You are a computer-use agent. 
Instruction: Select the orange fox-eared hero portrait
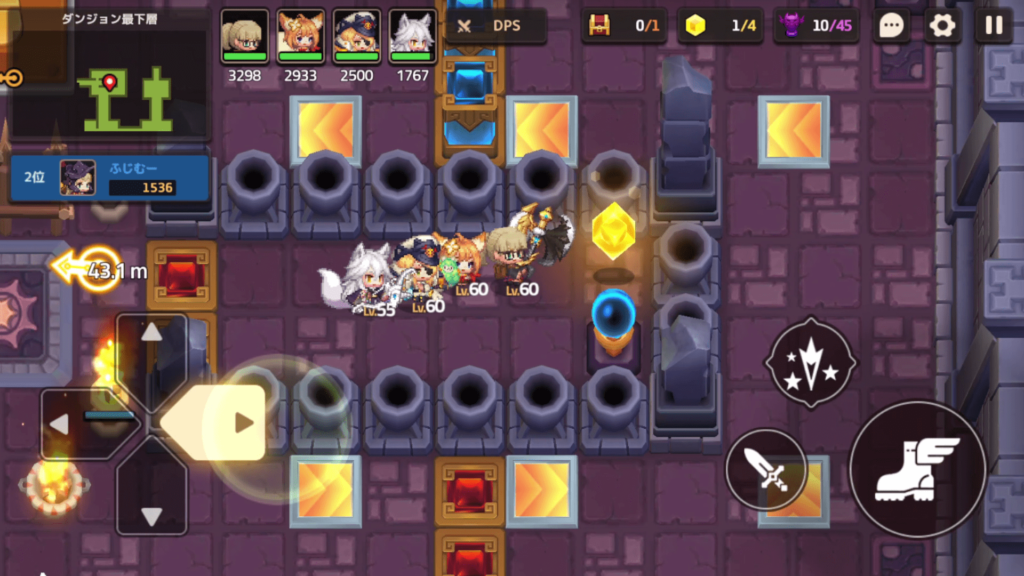click(x=300, y=36)
